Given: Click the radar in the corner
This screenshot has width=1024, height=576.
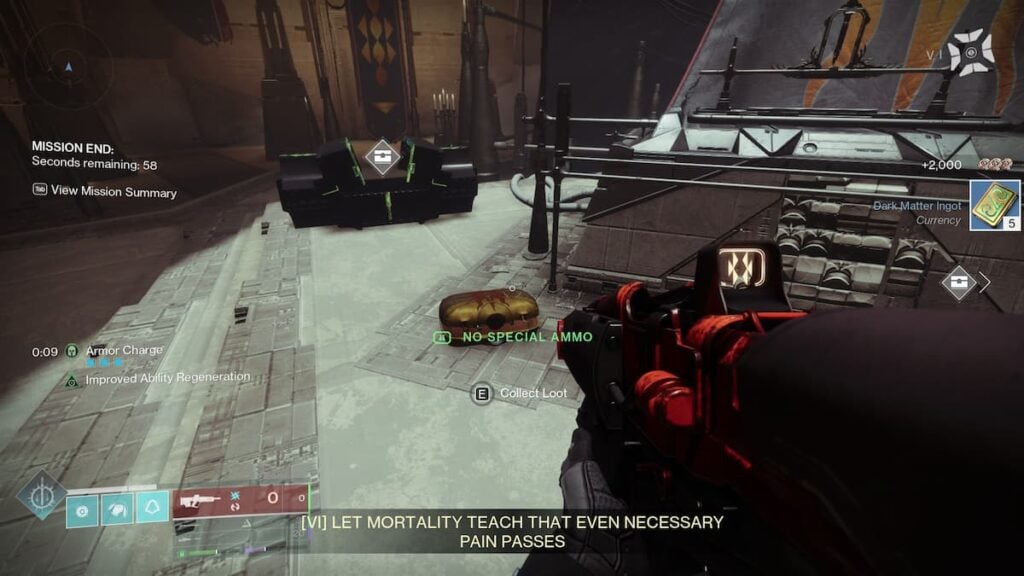Looking at the screenshot, I should pos(67,68).
